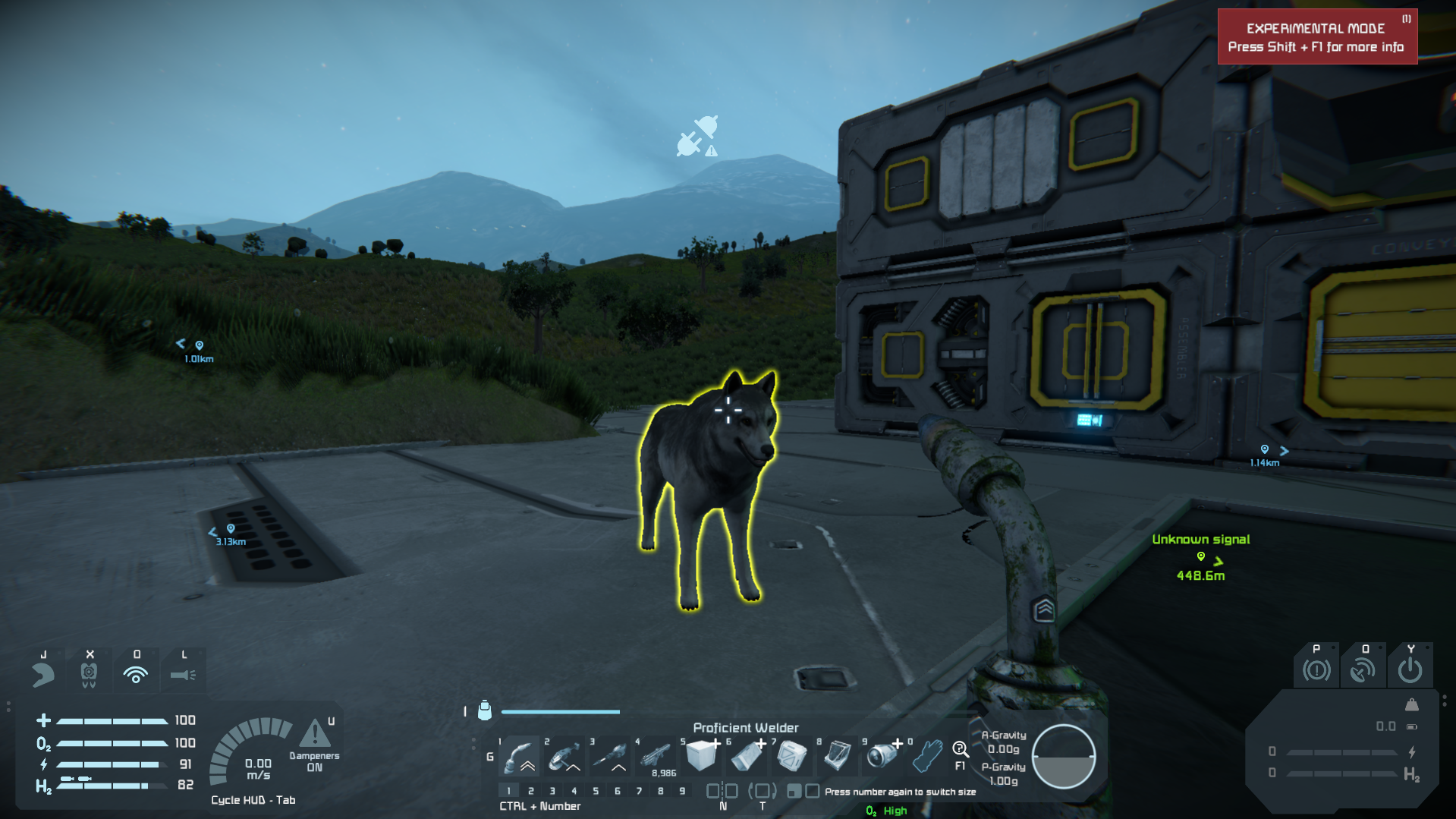Toggle the jetpack icon

coord(89,674)
